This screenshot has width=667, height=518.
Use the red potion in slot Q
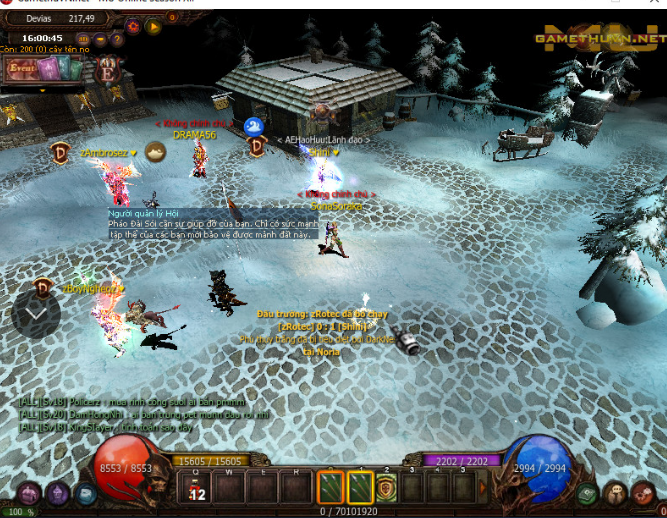pos(197,488)
